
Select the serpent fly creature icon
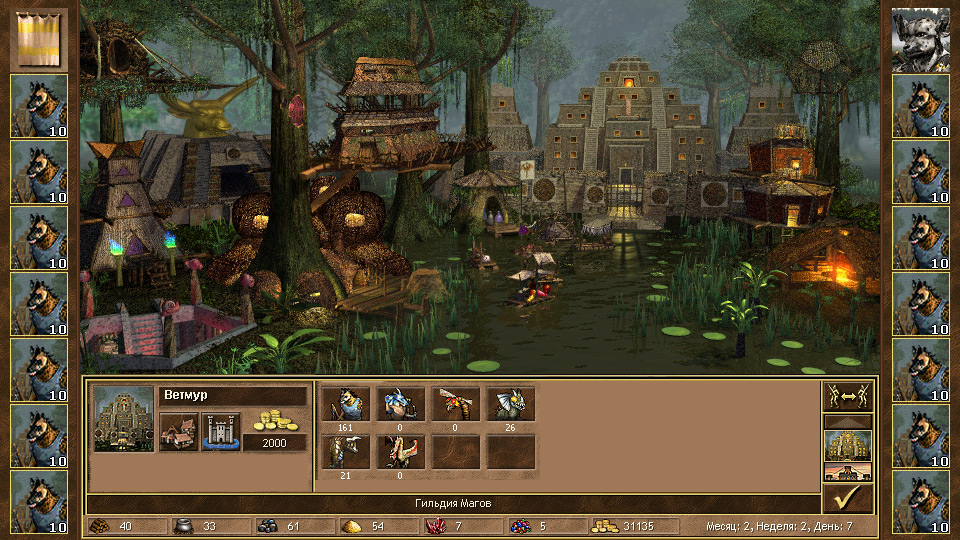(x=456, y=403)
